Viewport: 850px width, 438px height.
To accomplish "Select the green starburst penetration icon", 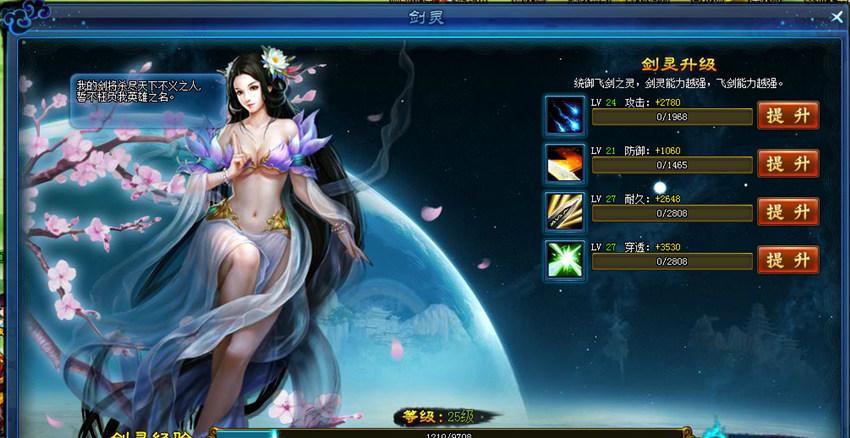I will pyautogui.click(x=563, y=259).
